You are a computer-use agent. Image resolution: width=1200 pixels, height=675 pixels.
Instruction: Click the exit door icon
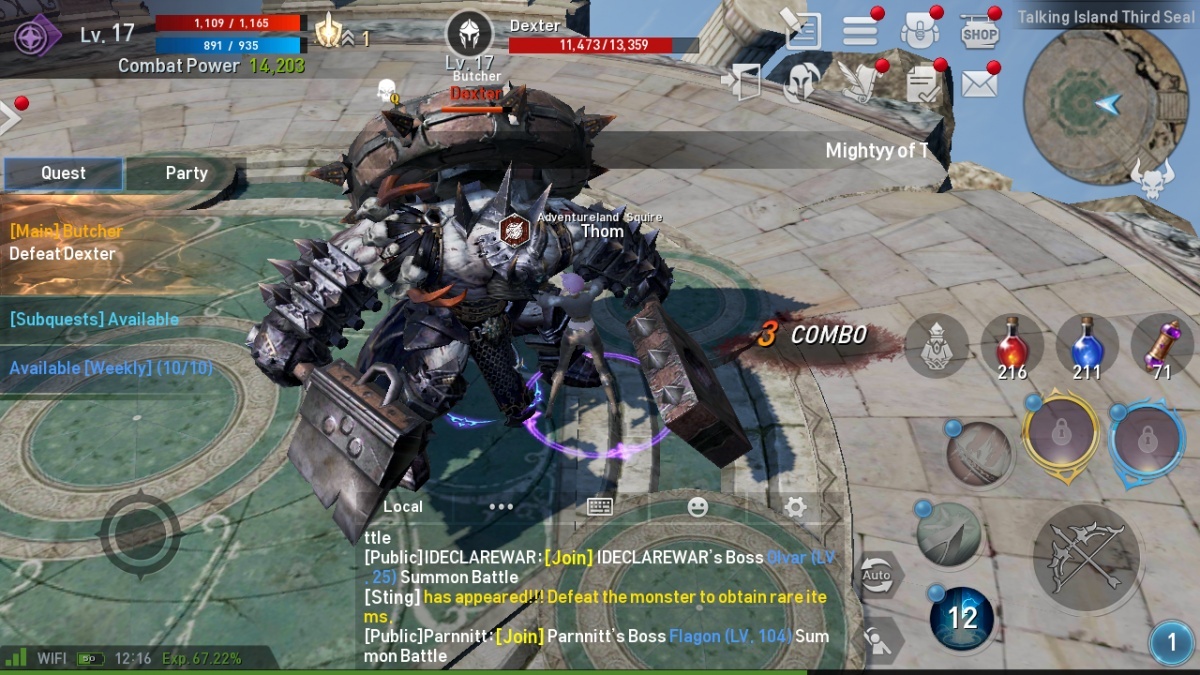pyautogui.click(x=740, y=82)
